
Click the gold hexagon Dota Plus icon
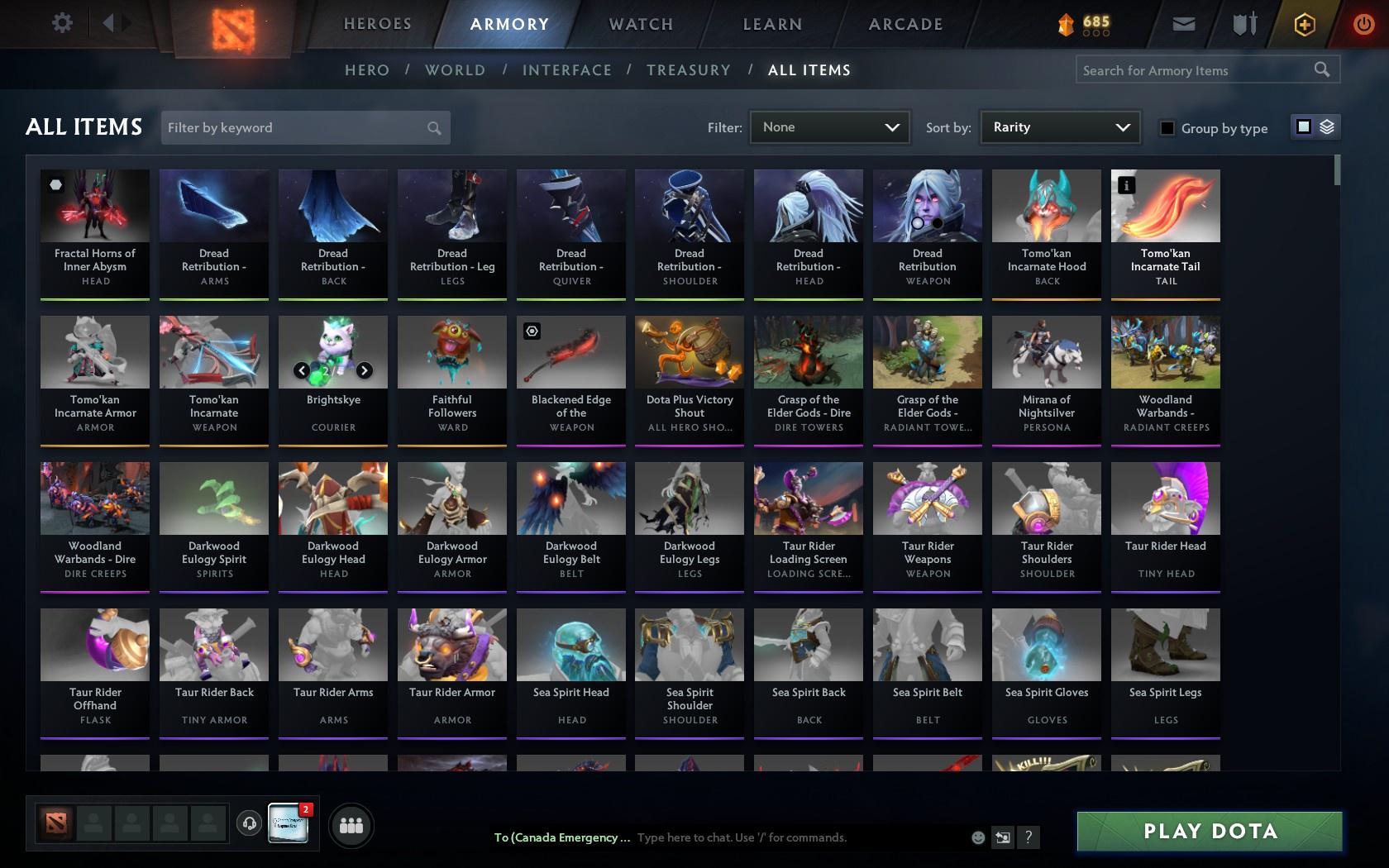click(1305, 23)
